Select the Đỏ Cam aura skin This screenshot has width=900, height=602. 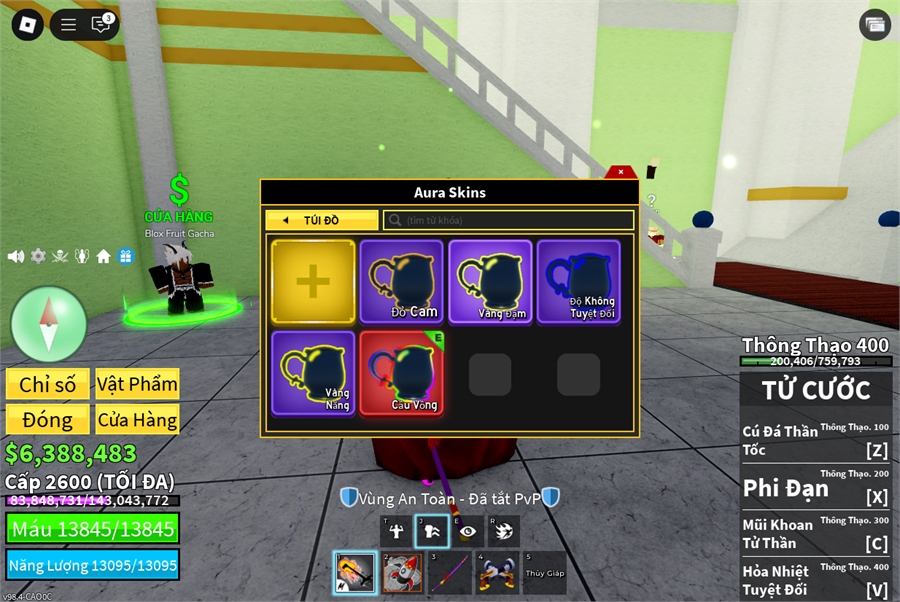pos(401,282)
